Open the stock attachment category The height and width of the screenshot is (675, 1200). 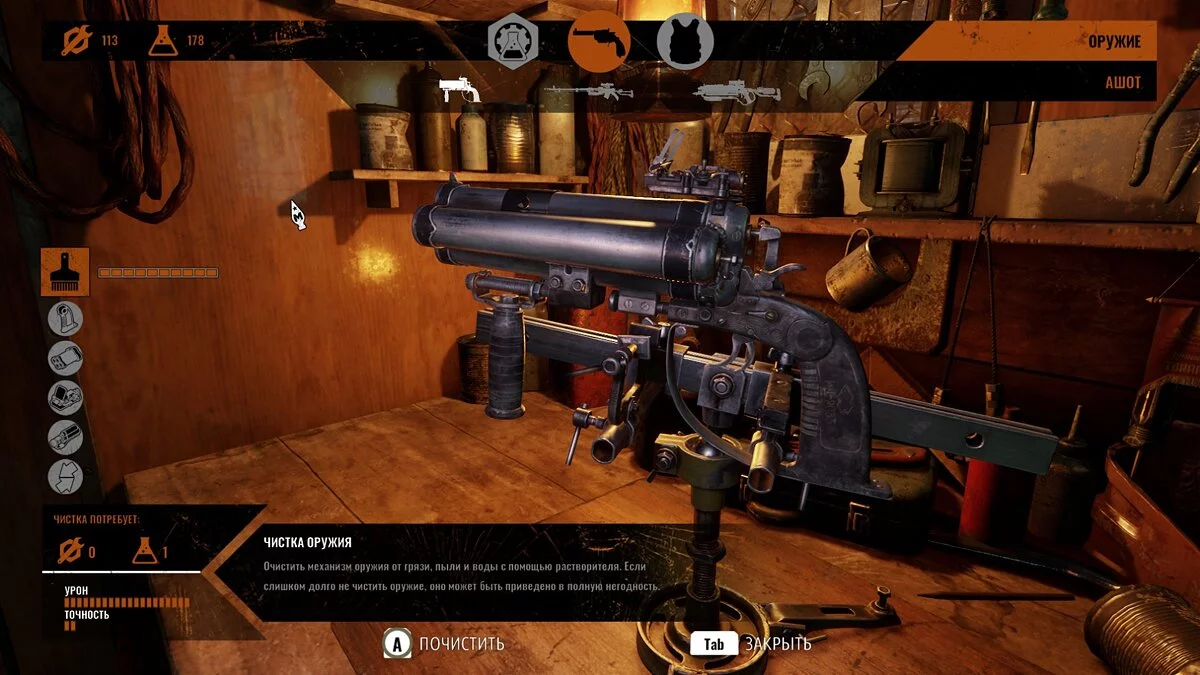click(x=66, y=319)
